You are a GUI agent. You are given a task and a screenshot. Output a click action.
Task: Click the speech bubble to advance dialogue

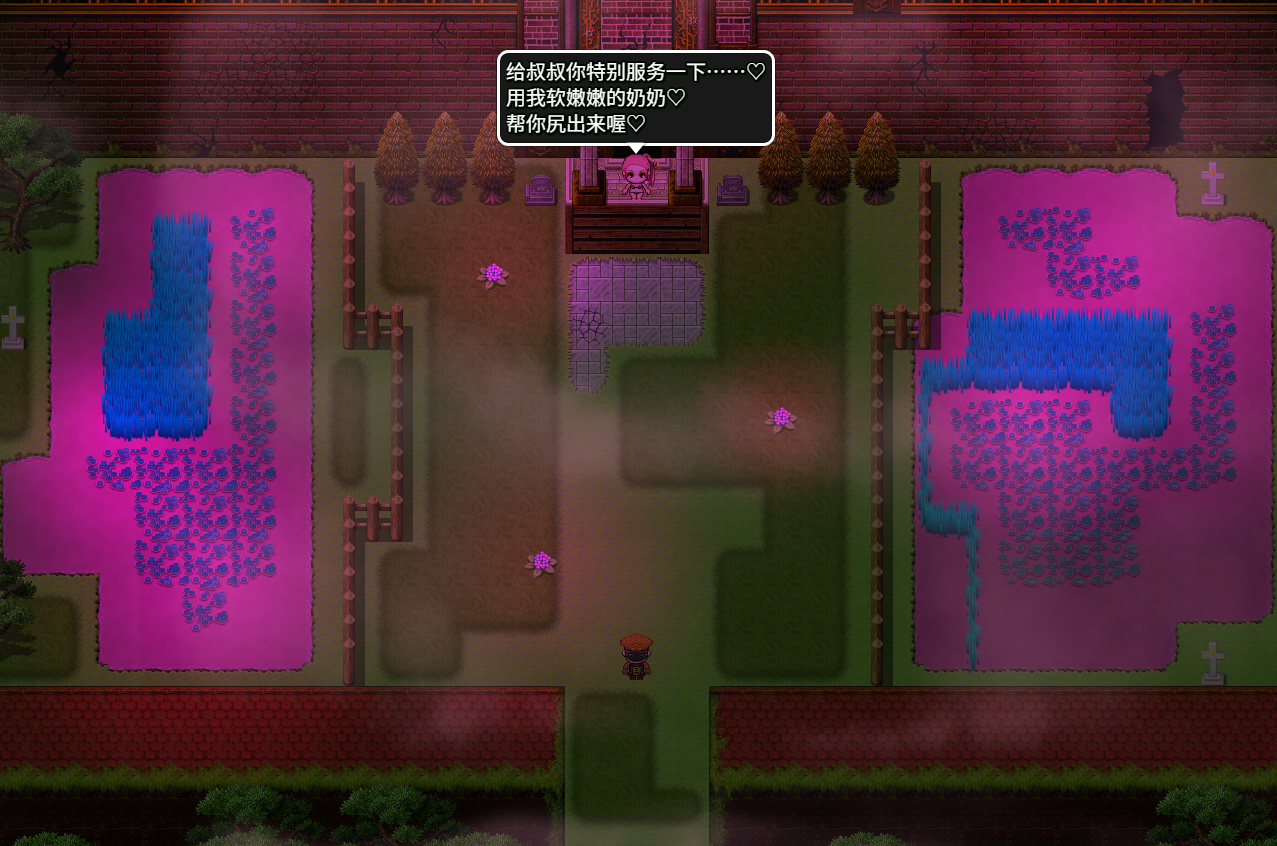coord(636,98)
